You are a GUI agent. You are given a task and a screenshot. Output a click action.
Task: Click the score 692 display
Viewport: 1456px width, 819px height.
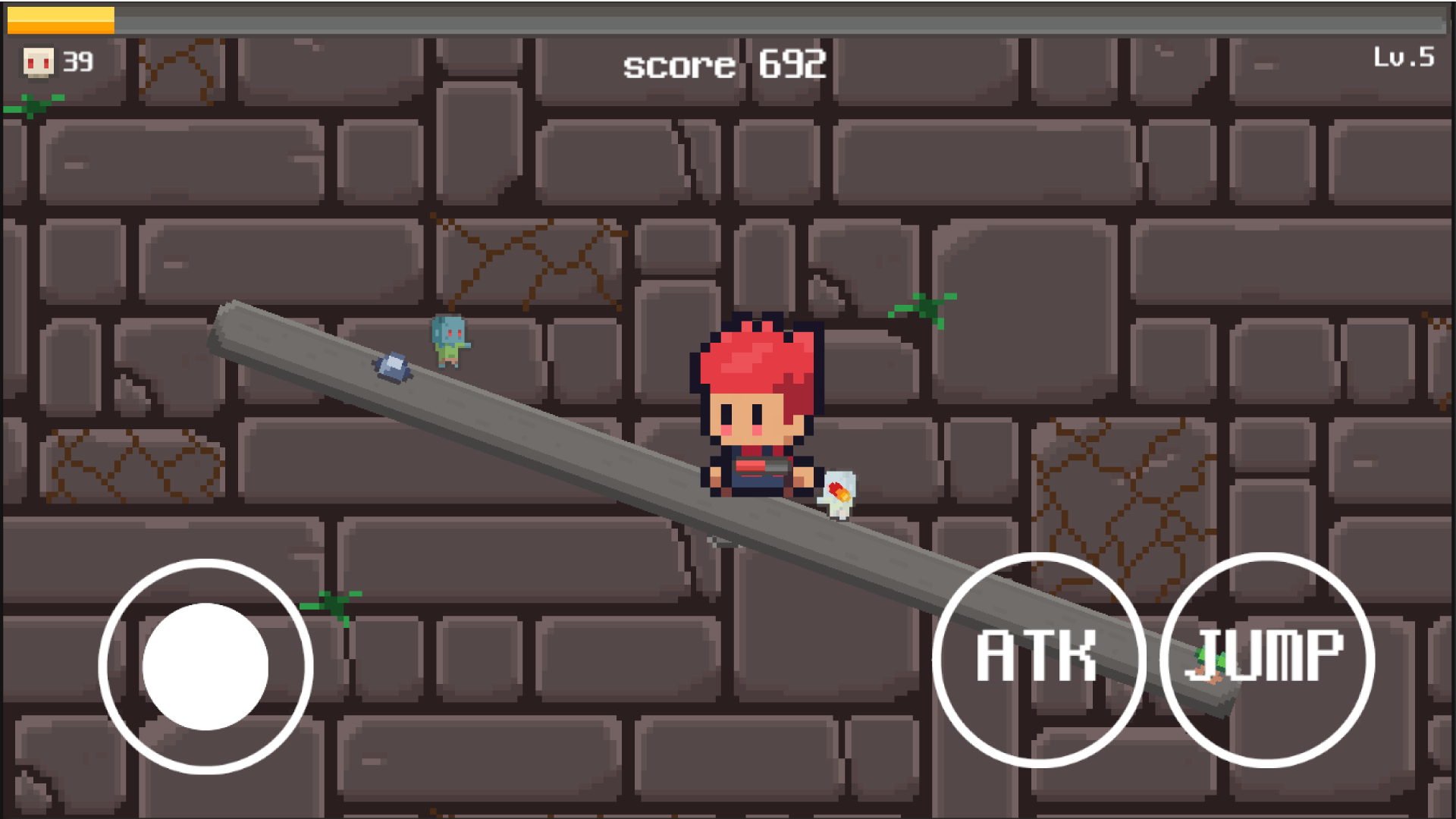(724, 67)
